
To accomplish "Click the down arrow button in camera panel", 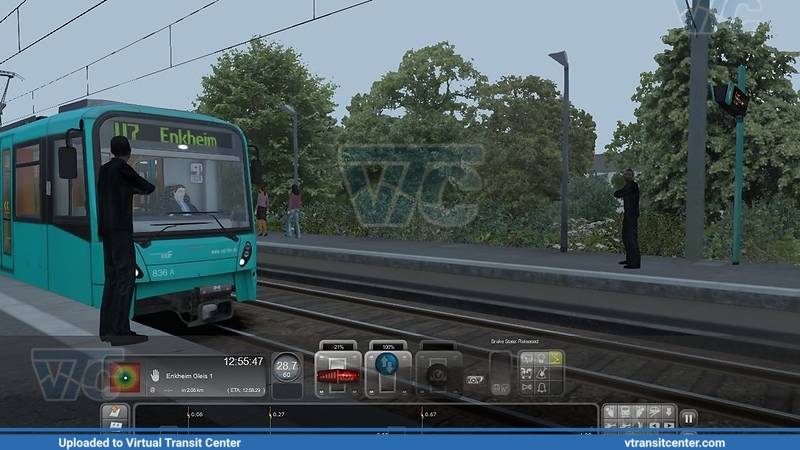I will [x=670, y=410].
